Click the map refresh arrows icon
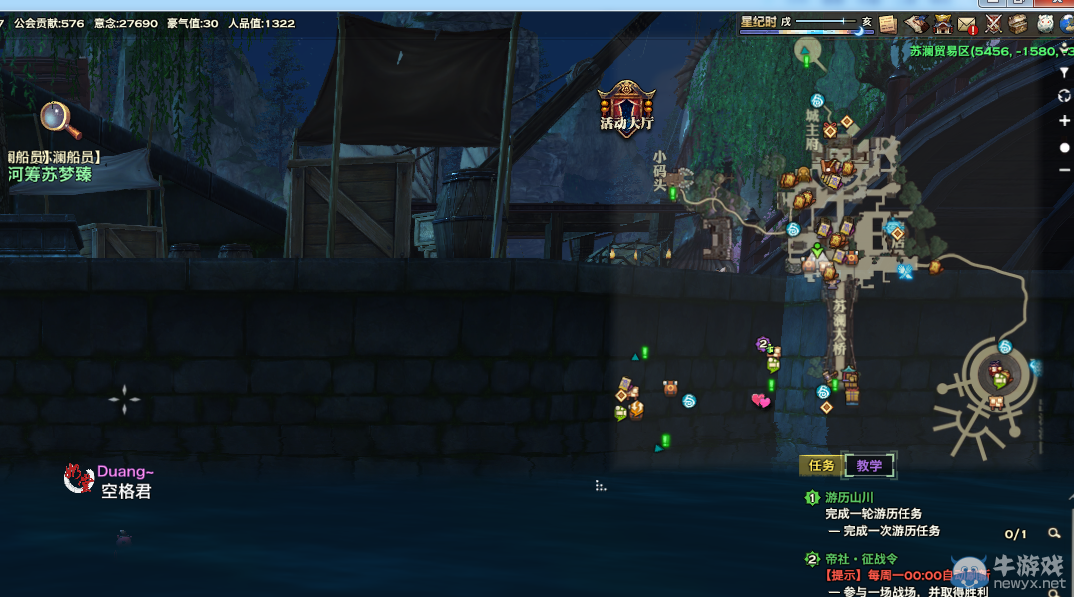 pyautogui.click(x=1064, y=96)
